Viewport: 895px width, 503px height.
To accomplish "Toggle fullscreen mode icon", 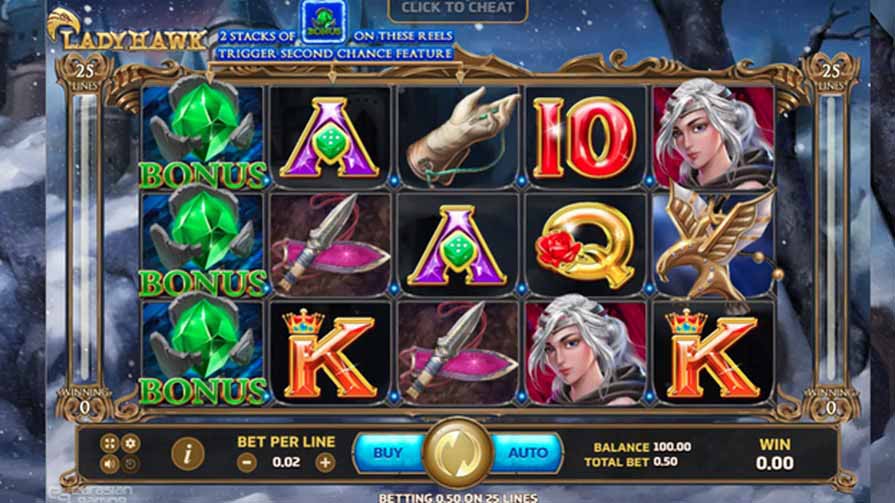I will [110, 442].
